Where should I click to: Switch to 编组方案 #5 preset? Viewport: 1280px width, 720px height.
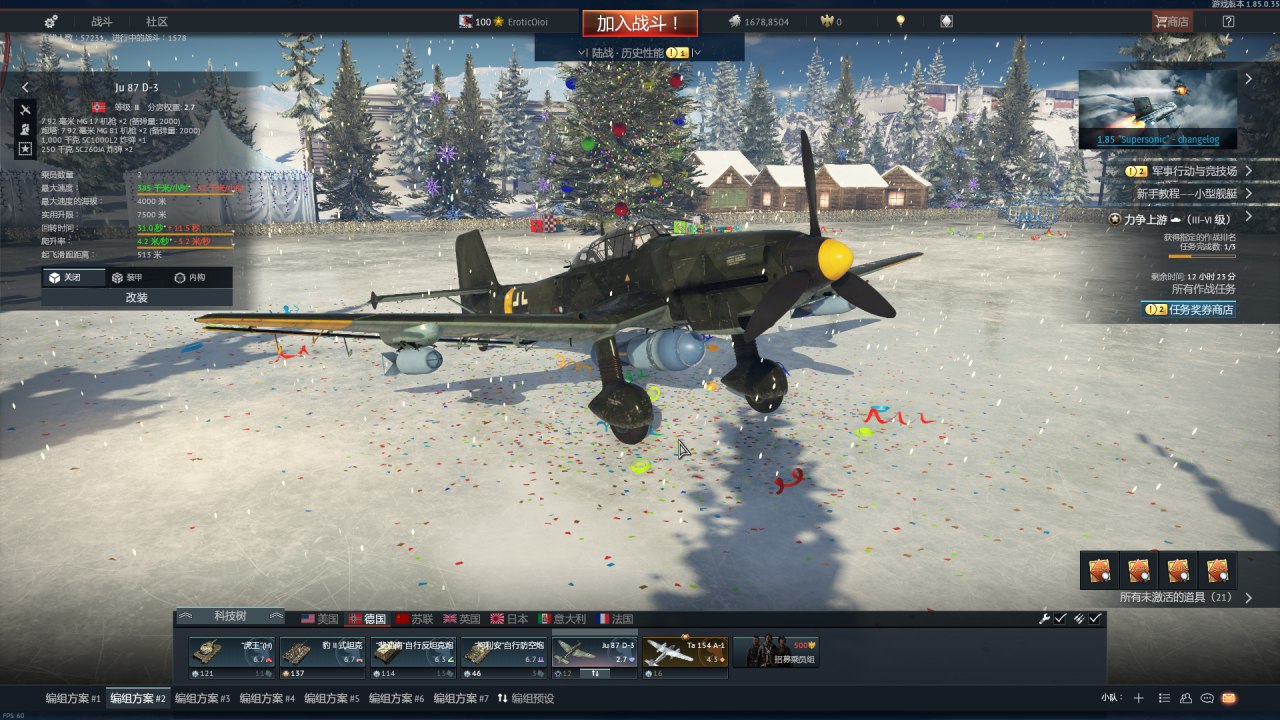[x=331, y=698]
